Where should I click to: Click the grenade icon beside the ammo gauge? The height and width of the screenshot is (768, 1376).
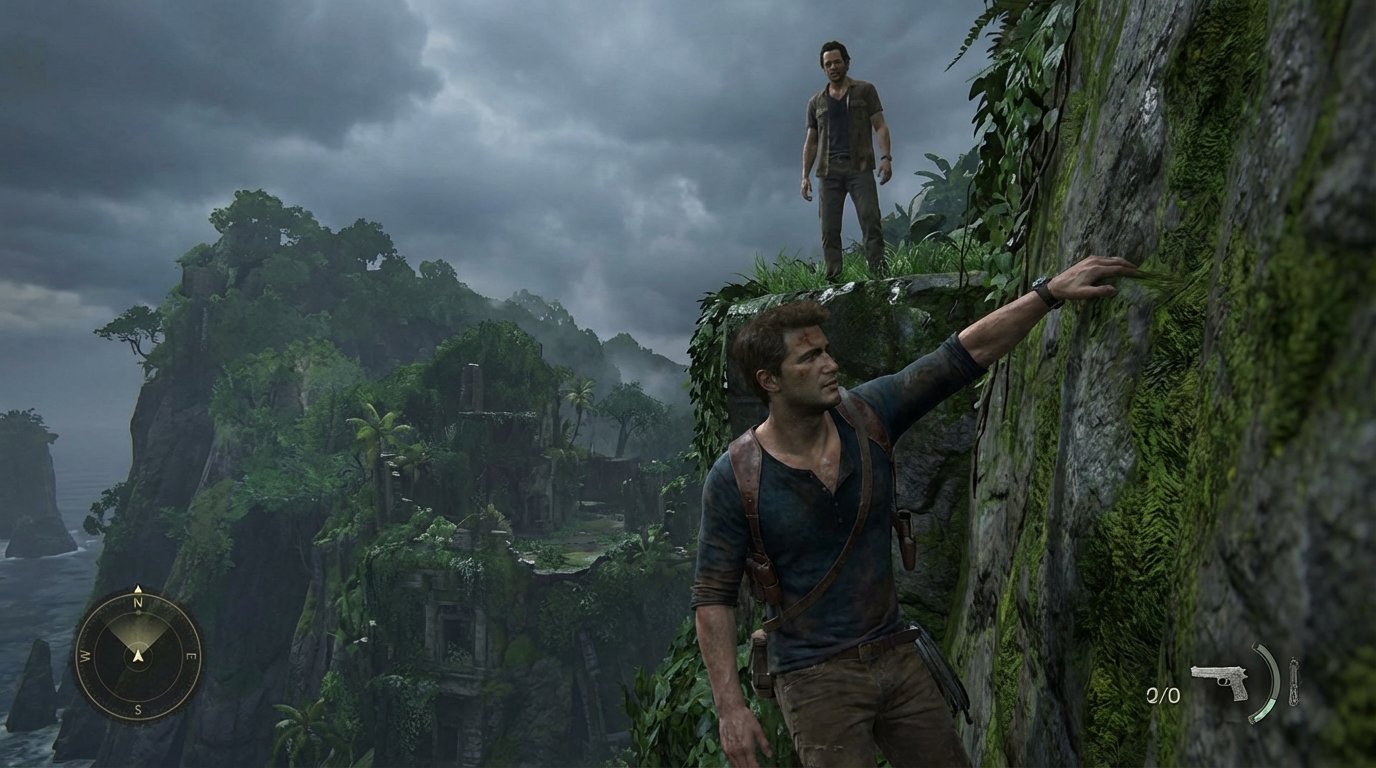point(1293,683)
